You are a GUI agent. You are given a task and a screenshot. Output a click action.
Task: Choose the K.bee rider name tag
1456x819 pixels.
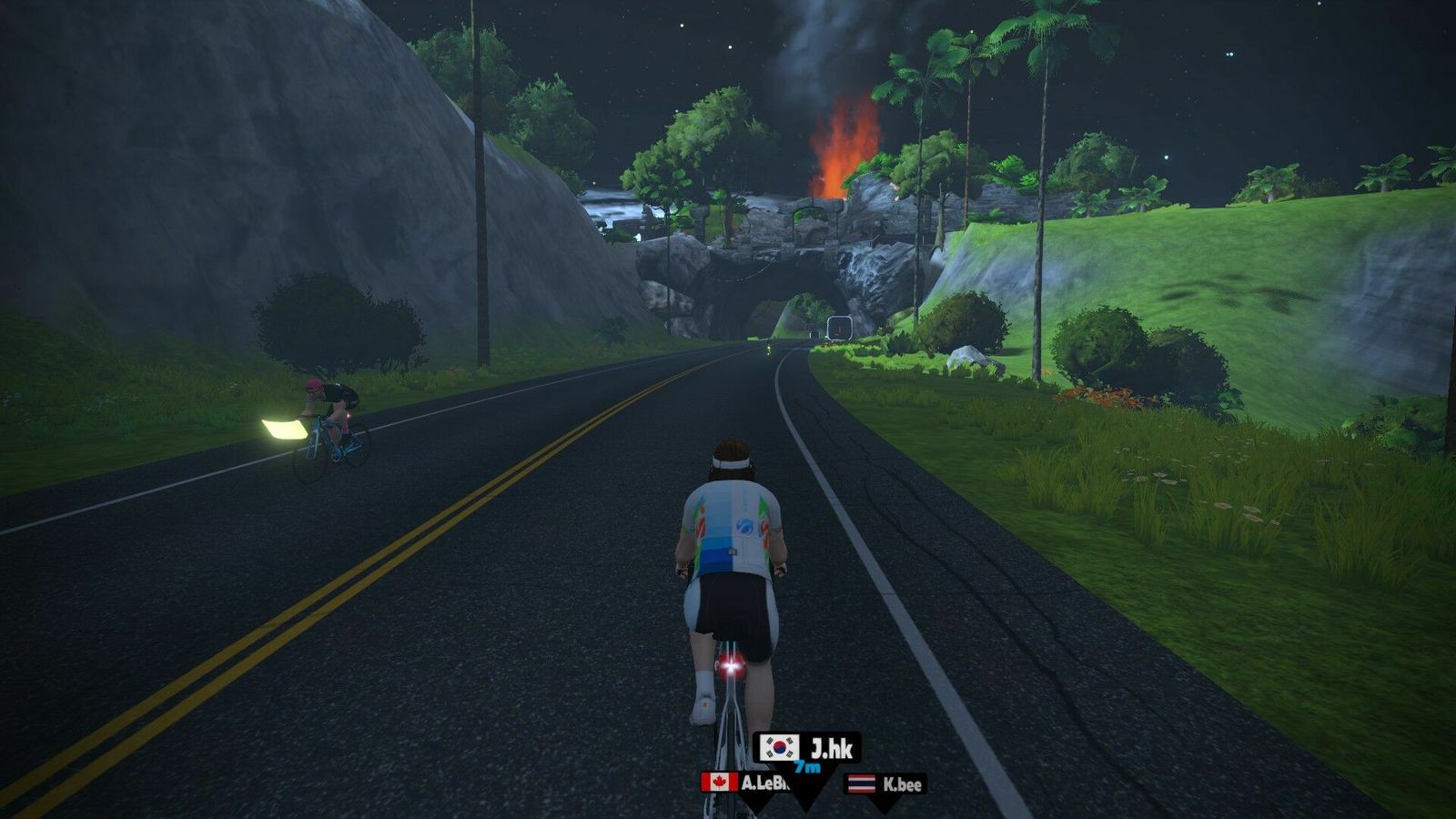pos(885,784)
